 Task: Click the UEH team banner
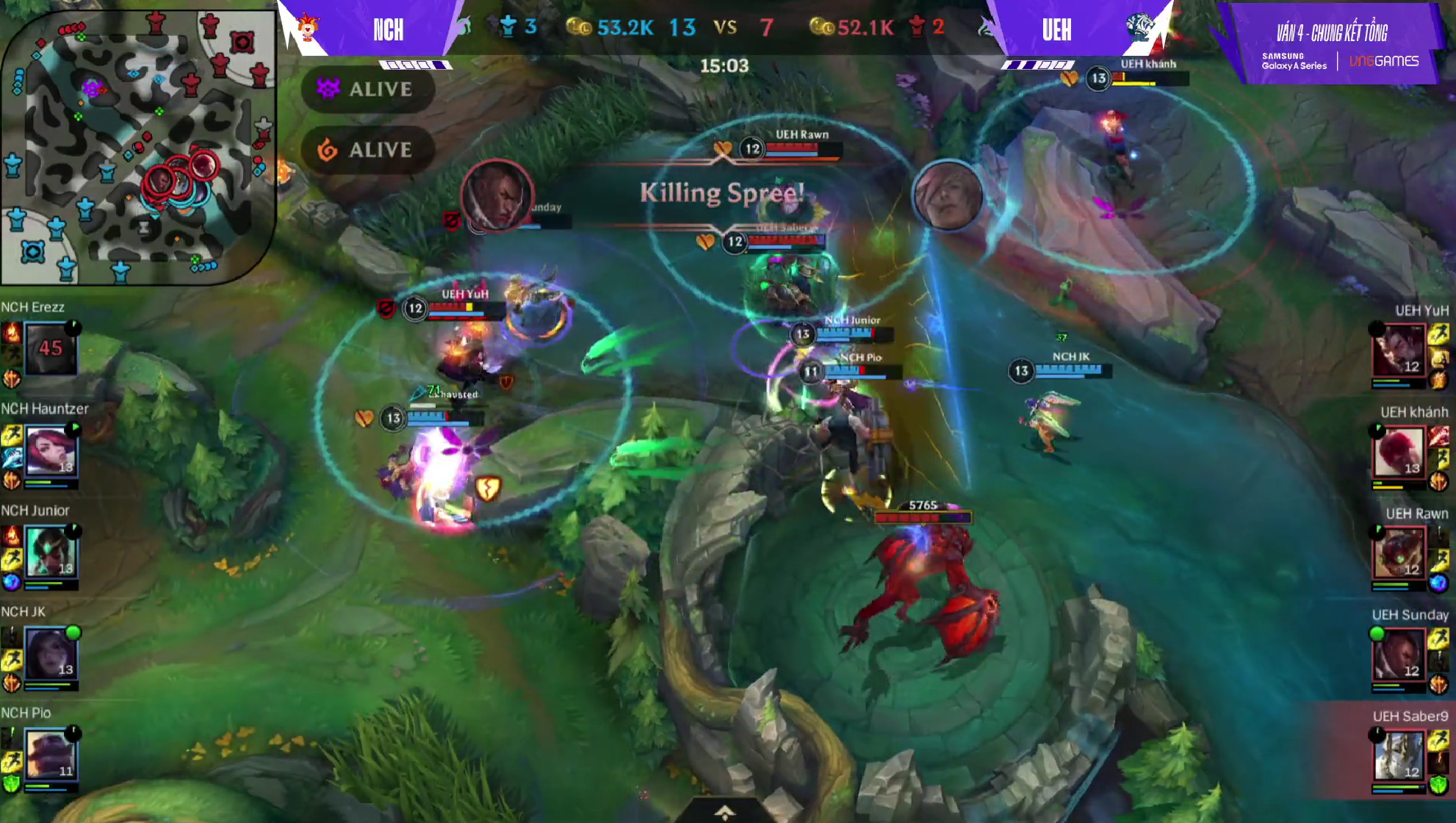1056,30
